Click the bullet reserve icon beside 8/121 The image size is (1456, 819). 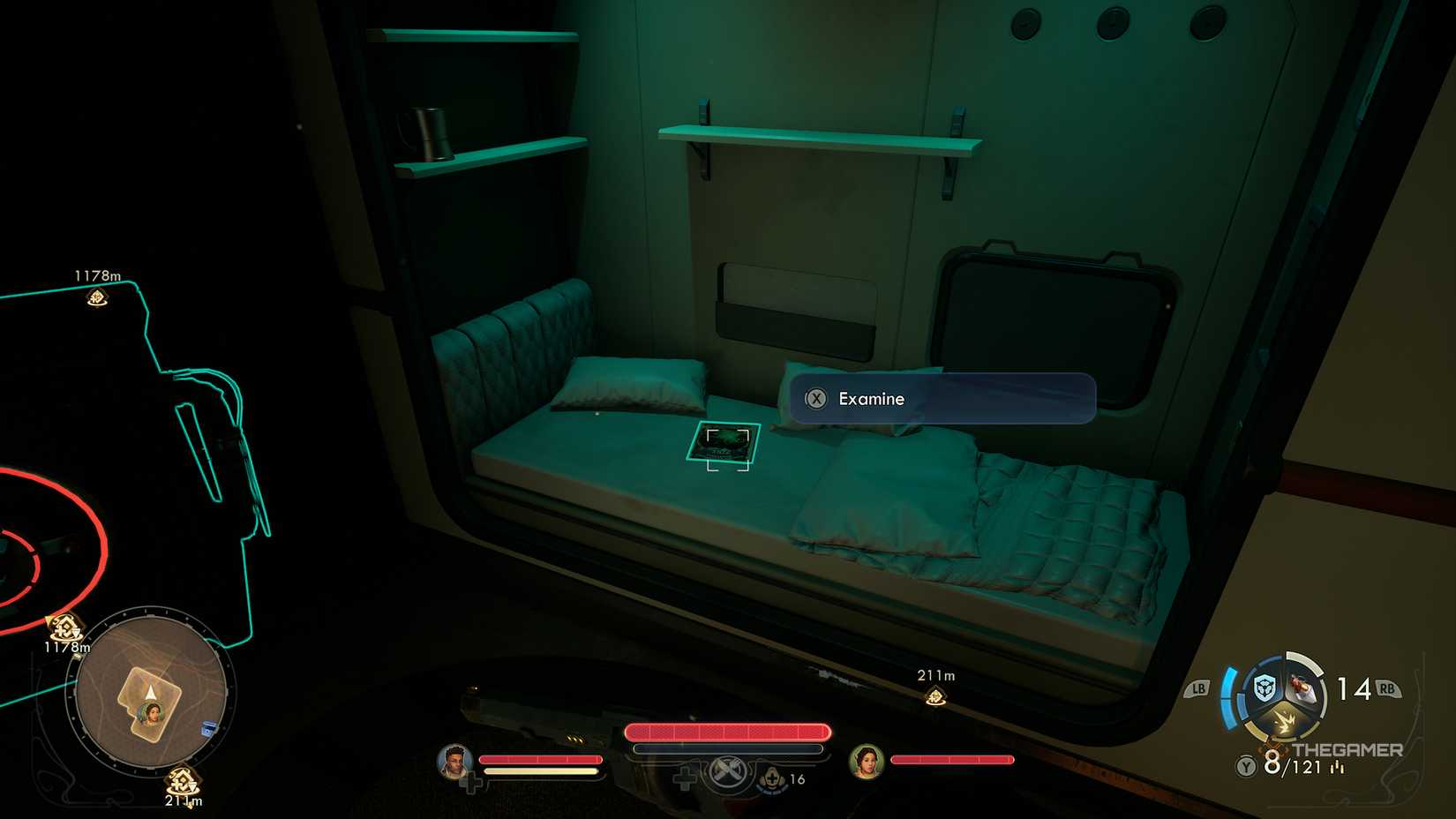click(1337, 768)
